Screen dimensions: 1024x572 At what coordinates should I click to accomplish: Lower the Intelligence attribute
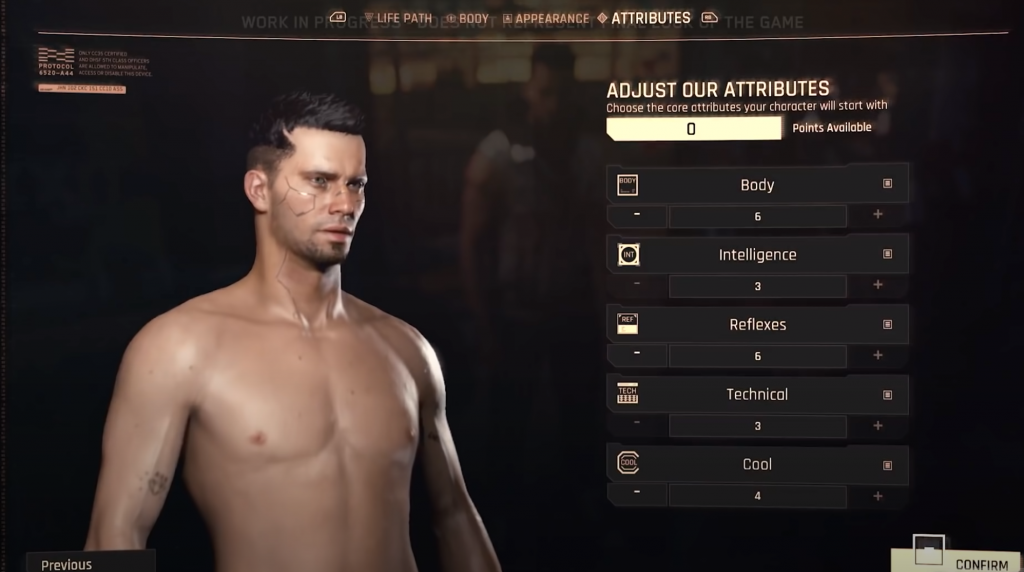tap(637, 285)
